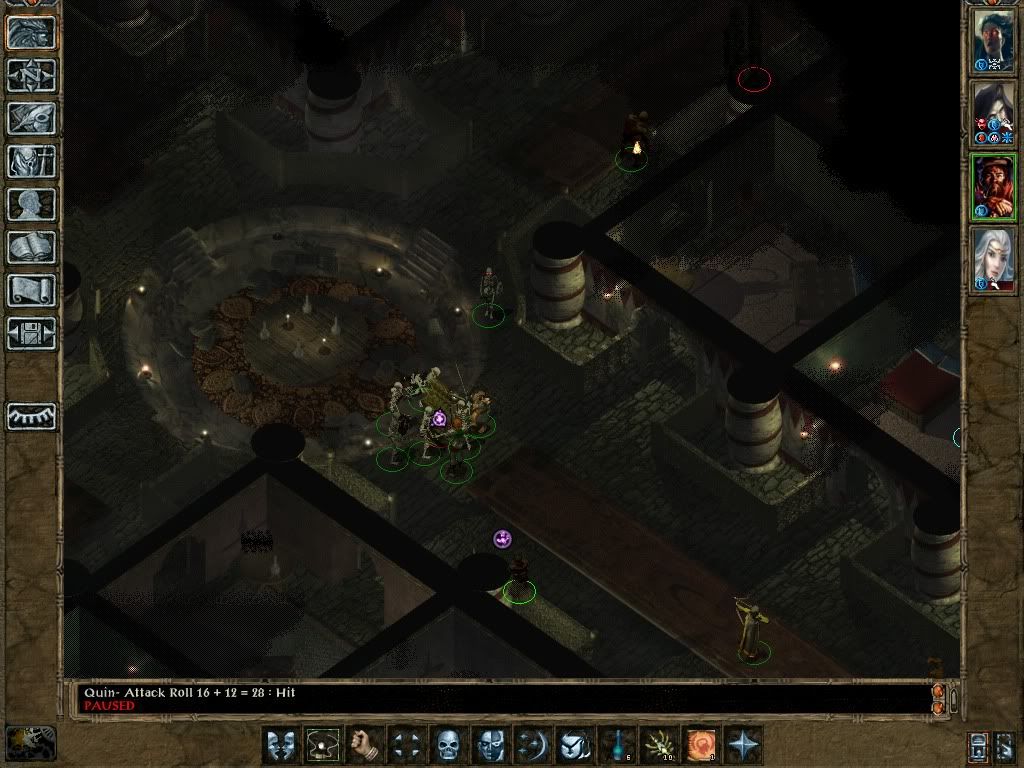
Task: Open the journal with the quill icon
Action: point(32,118)
